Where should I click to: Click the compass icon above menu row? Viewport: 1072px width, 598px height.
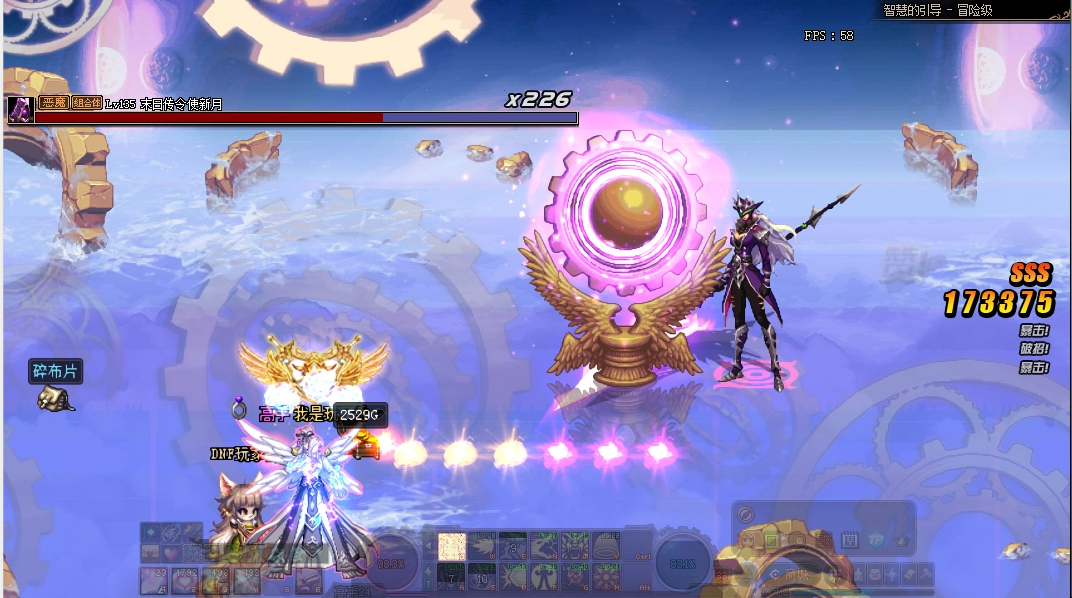pyautogui.click(x=745, y=515)
